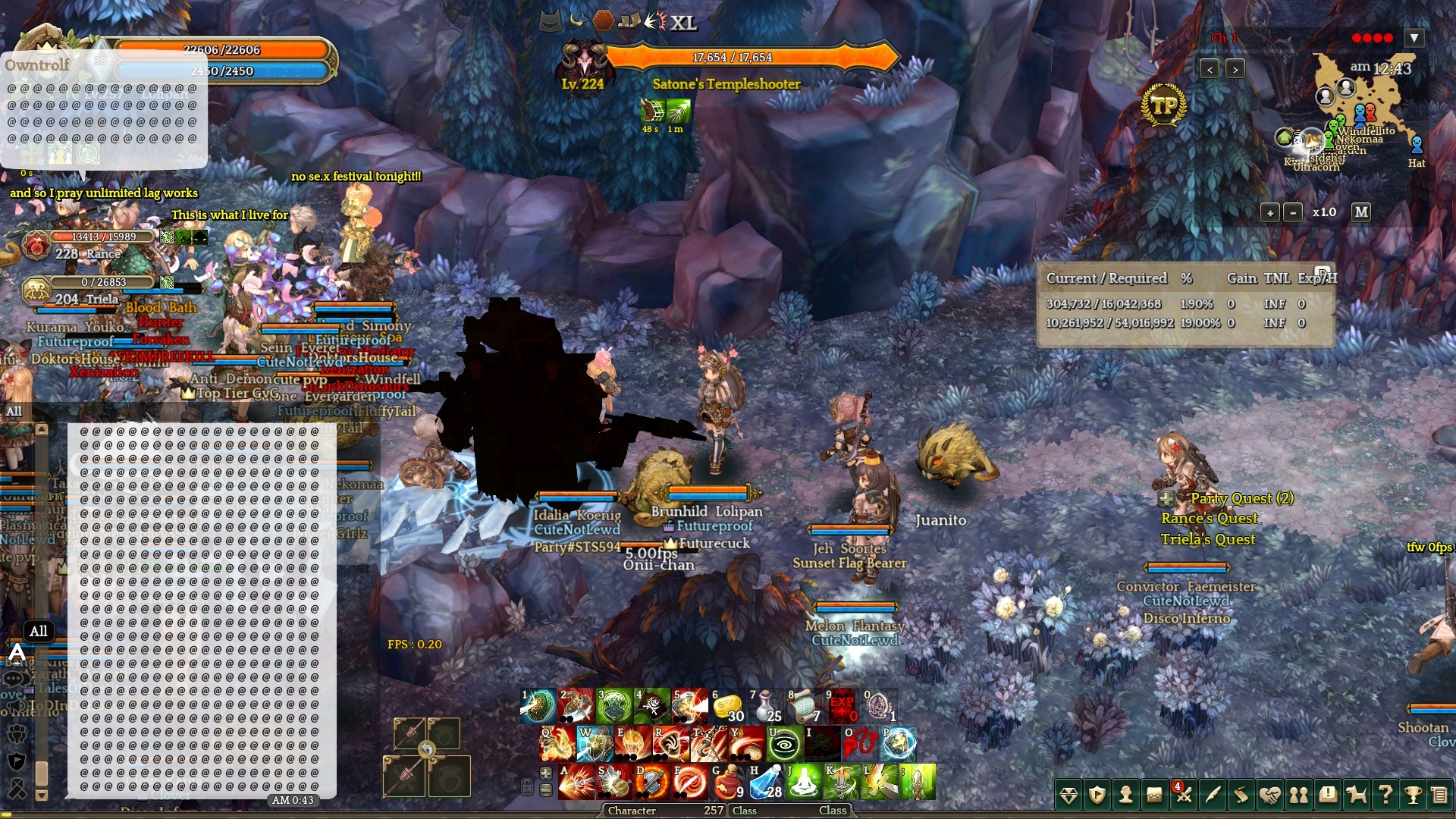Use the pirate flag skill in slot 4
The width and height of the screenshot is (1456, 819).
tap(651, 707)
